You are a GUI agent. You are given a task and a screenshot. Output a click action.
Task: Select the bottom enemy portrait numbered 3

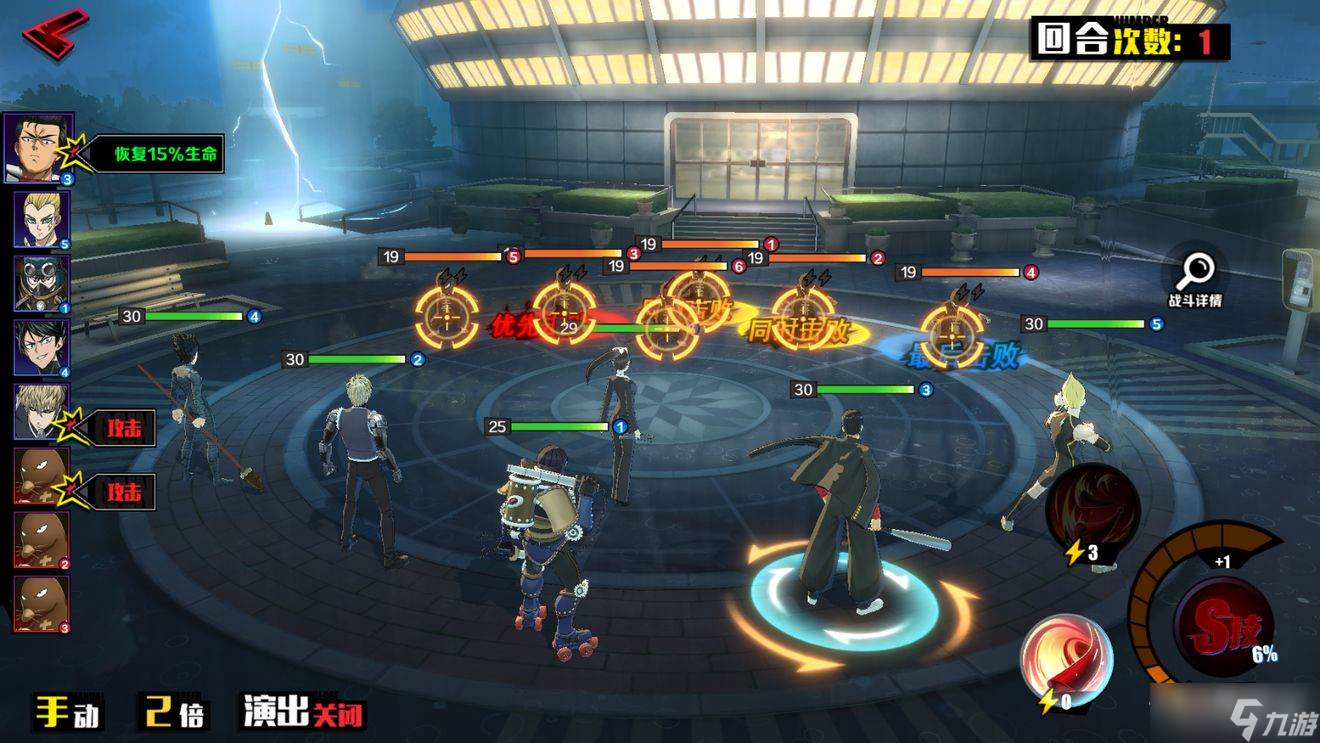pos(41,603)
